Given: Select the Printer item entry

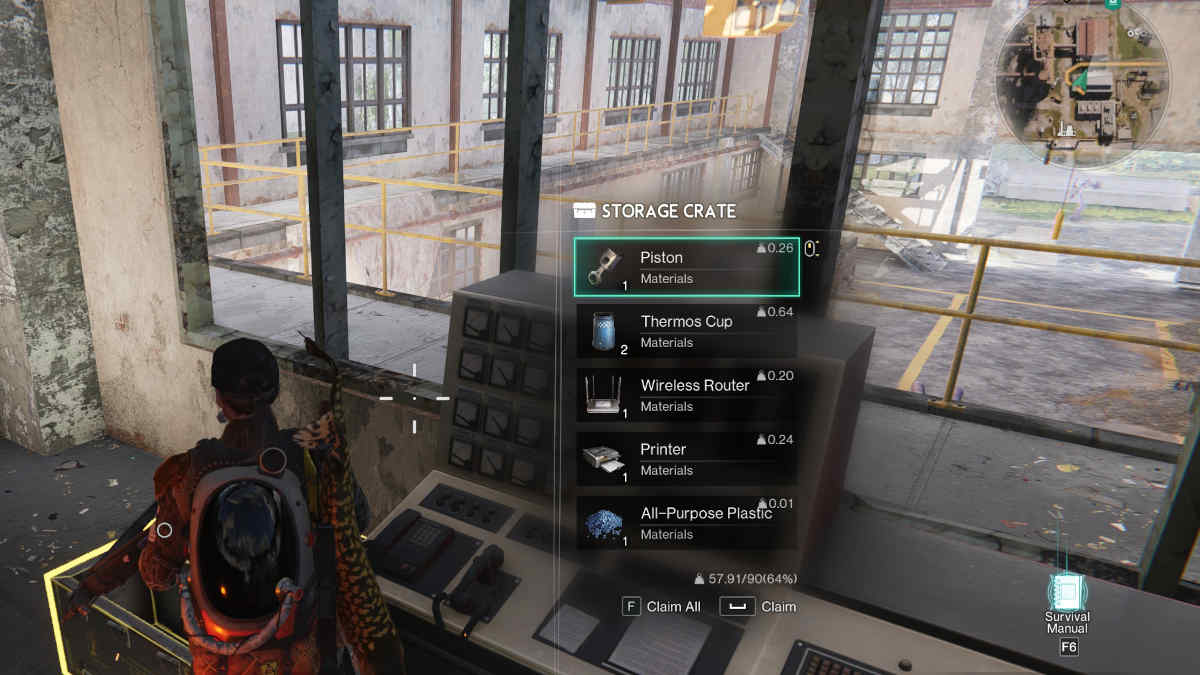Looking at the screenshot, I should point(686,459).
